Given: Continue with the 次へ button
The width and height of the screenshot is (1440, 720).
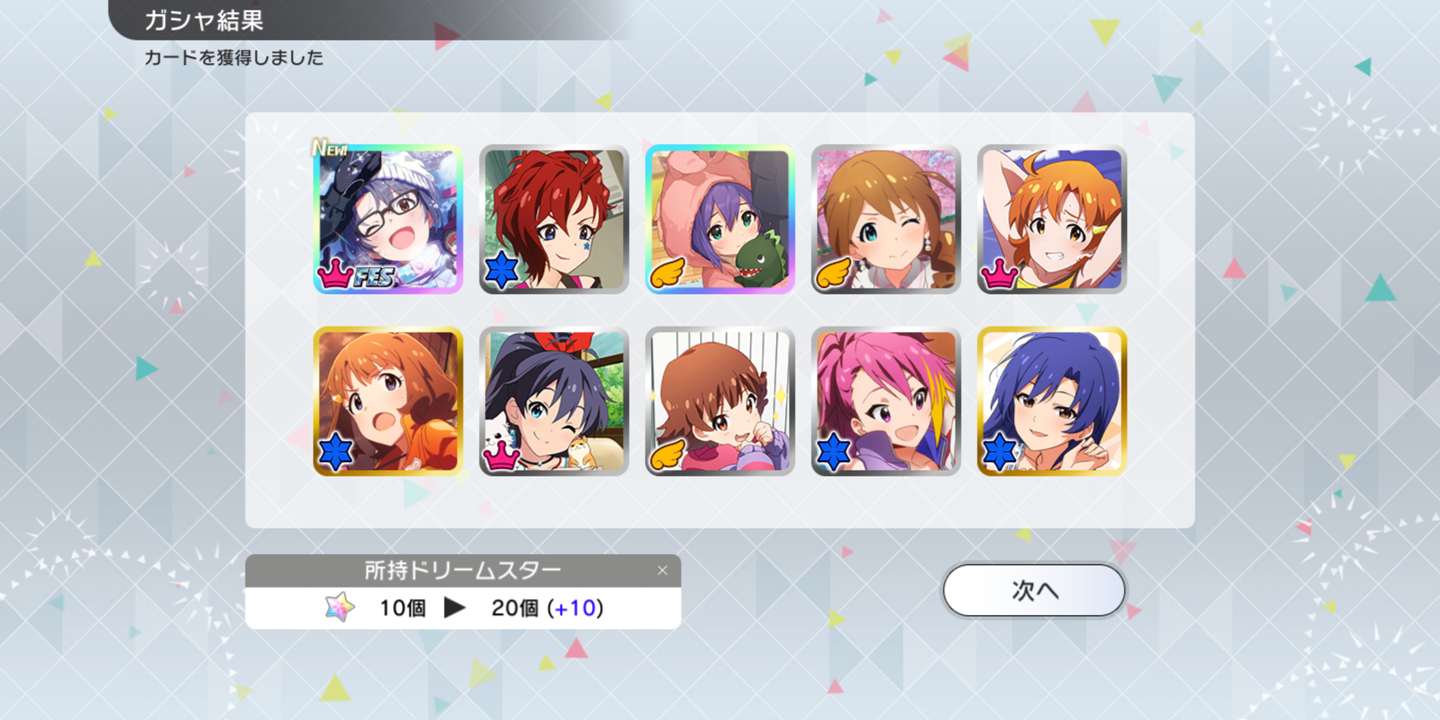Looking at the screenshot, I should pos(1034,591).
